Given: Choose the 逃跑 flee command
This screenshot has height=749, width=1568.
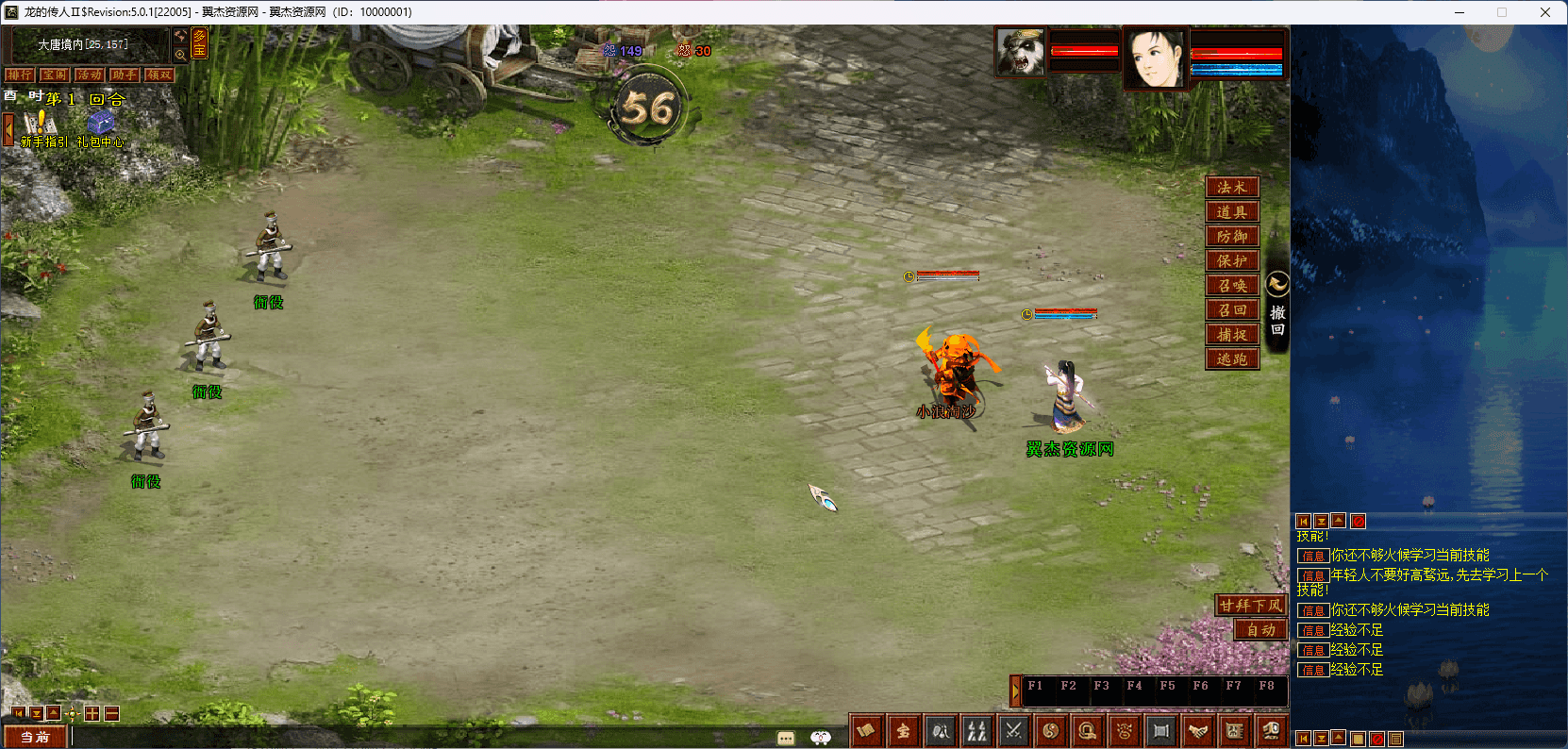Looking at the screenshot, I should [x=1232, y=359].
